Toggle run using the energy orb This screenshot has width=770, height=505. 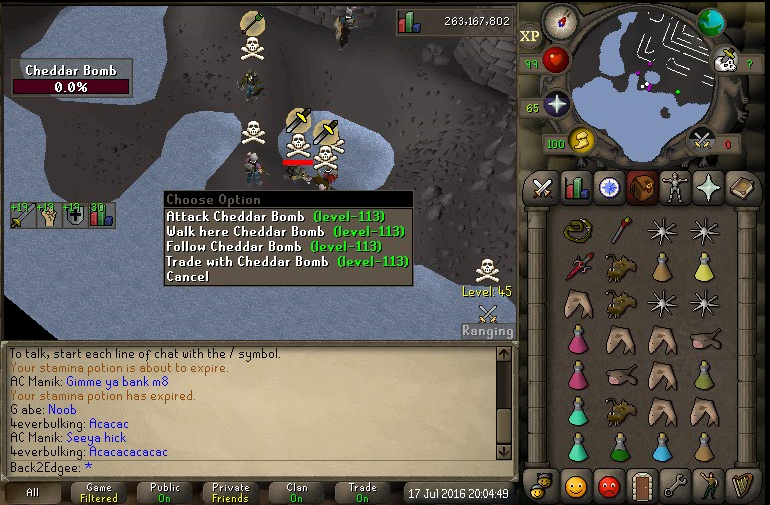[581, 141]
